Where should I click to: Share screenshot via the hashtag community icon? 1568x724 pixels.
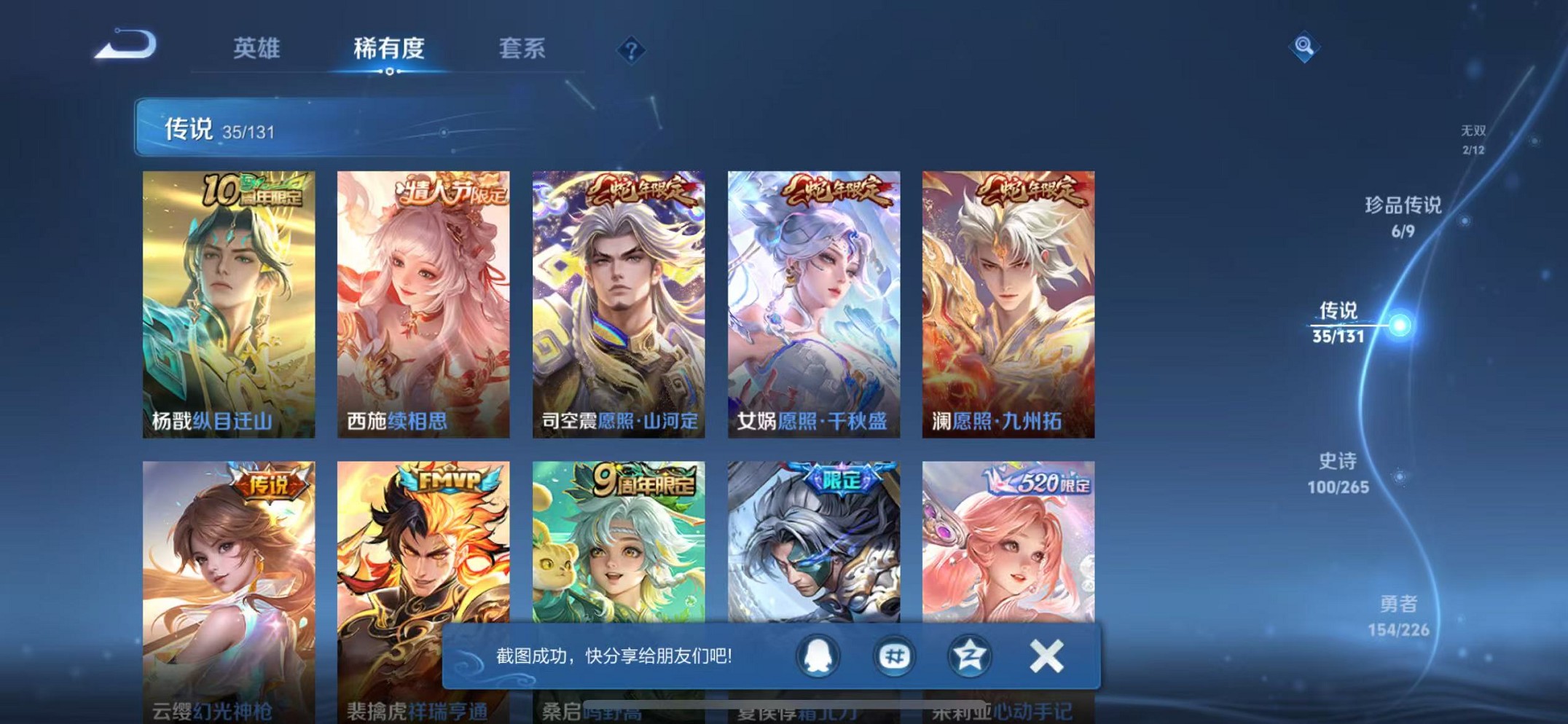tap(895, 656)
